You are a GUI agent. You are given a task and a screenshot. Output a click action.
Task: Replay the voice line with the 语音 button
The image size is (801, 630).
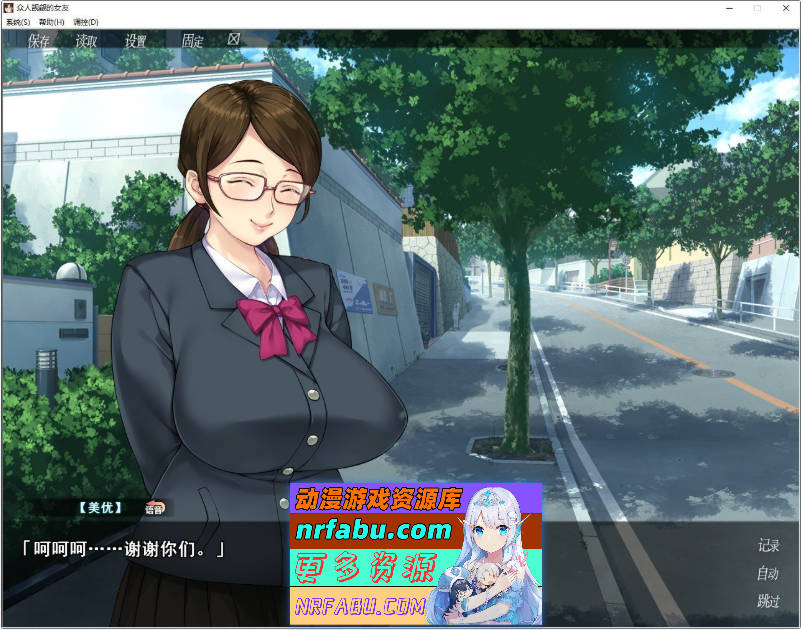point(154,508)
